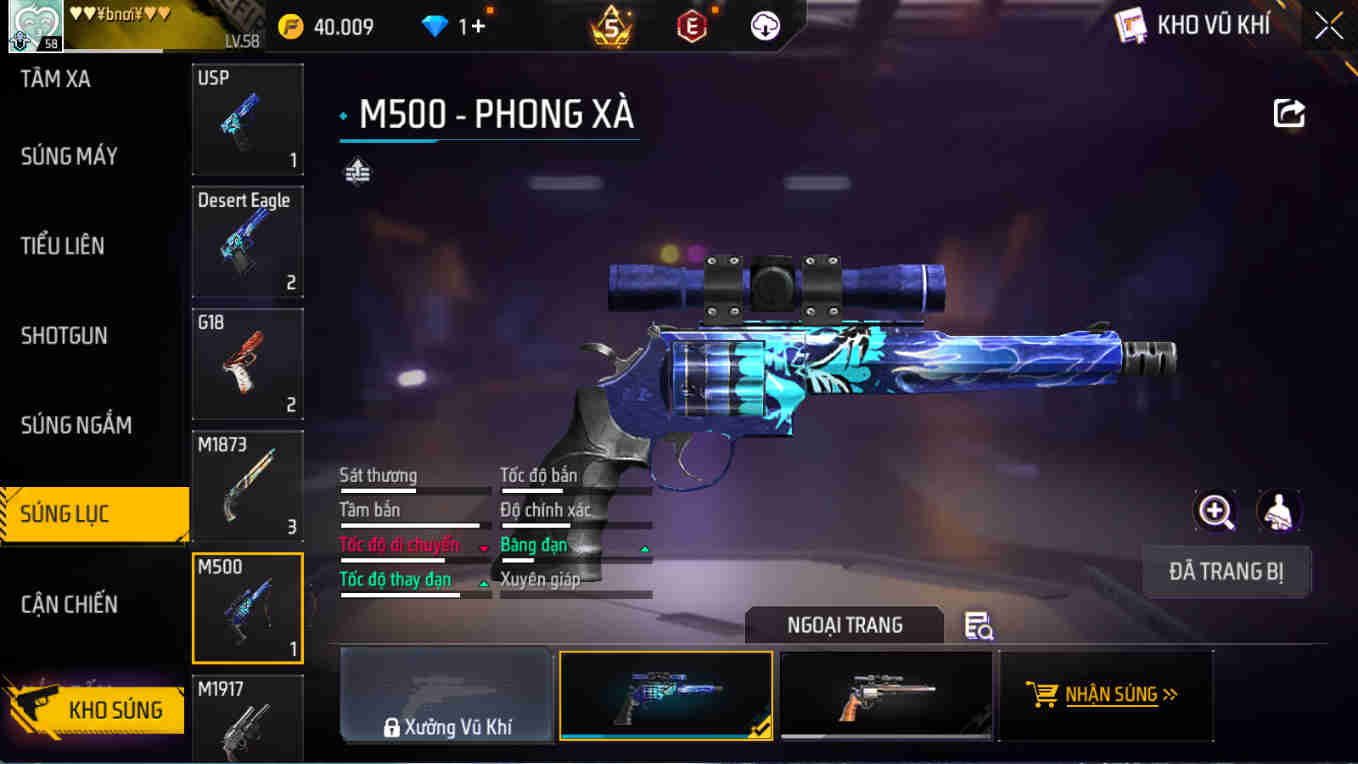1358x764 pixels.
Task: Switch to the NGOẠI TRANG tab
Action: [x=843, y=624]
